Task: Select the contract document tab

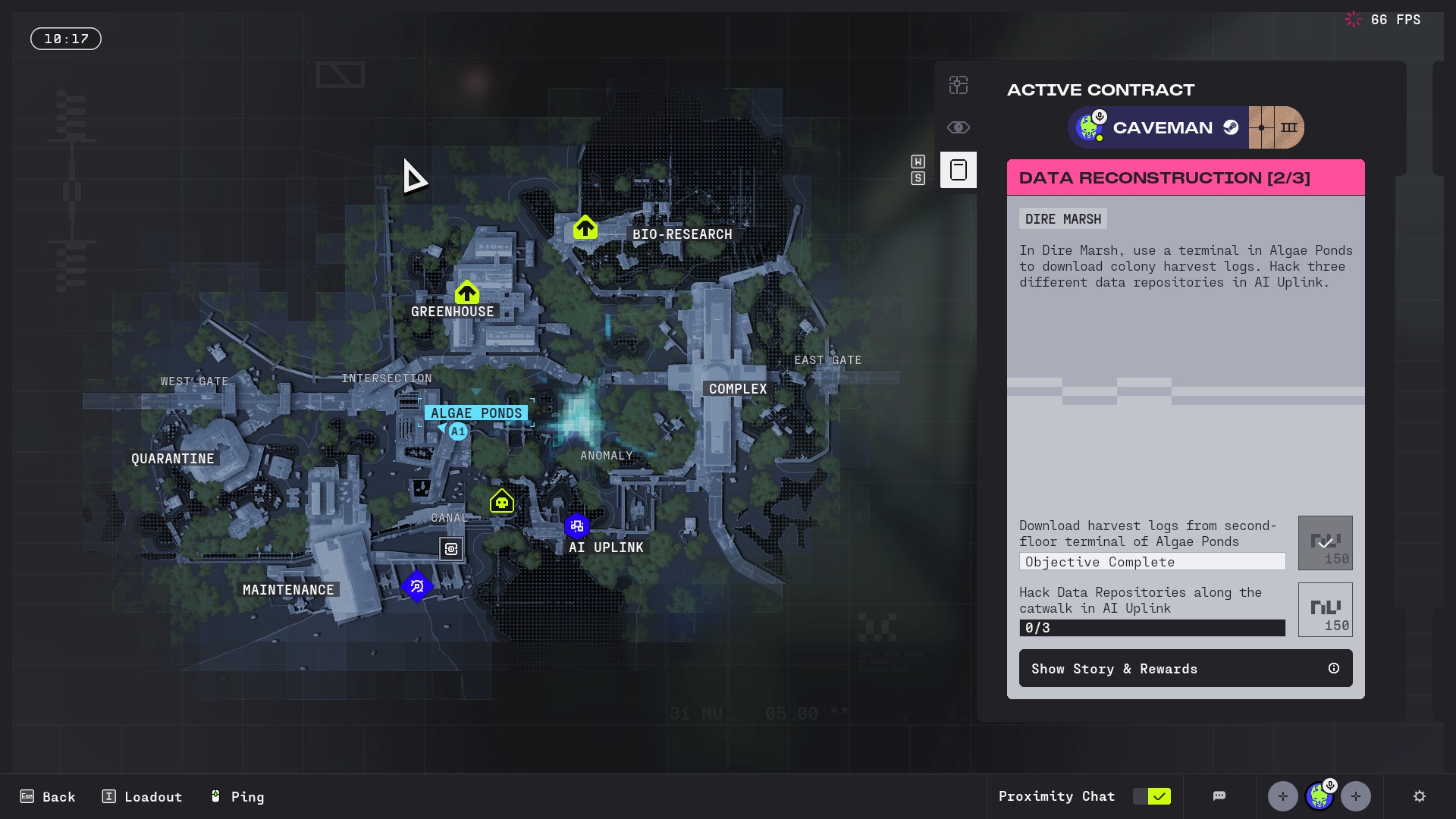Action: pos(959,170)
